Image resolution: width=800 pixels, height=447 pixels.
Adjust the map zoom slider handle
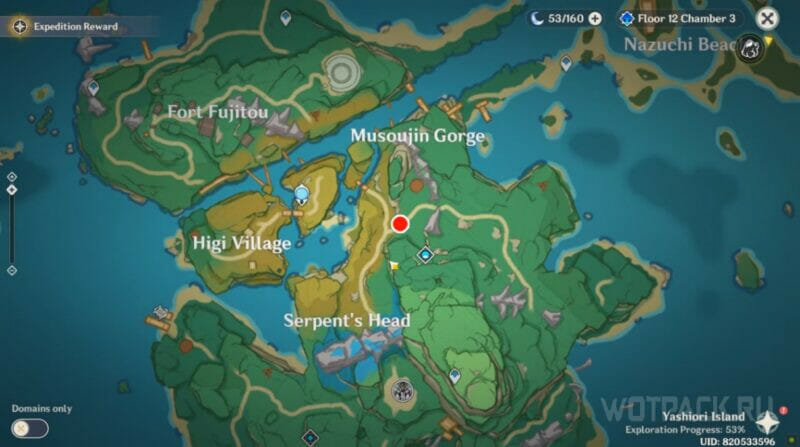11,190
